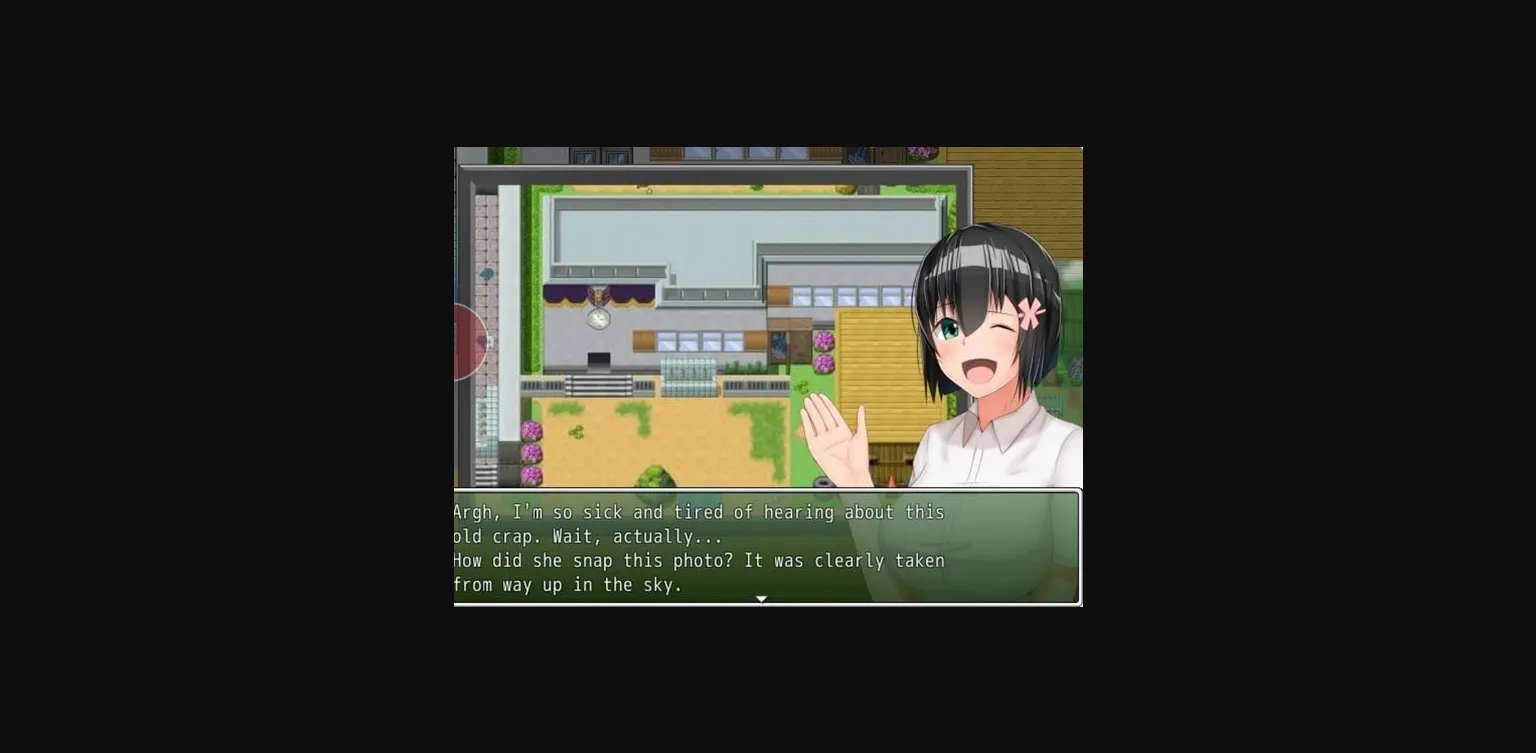Click the text line 'from way up in the sky.'

tap(570, 585)
